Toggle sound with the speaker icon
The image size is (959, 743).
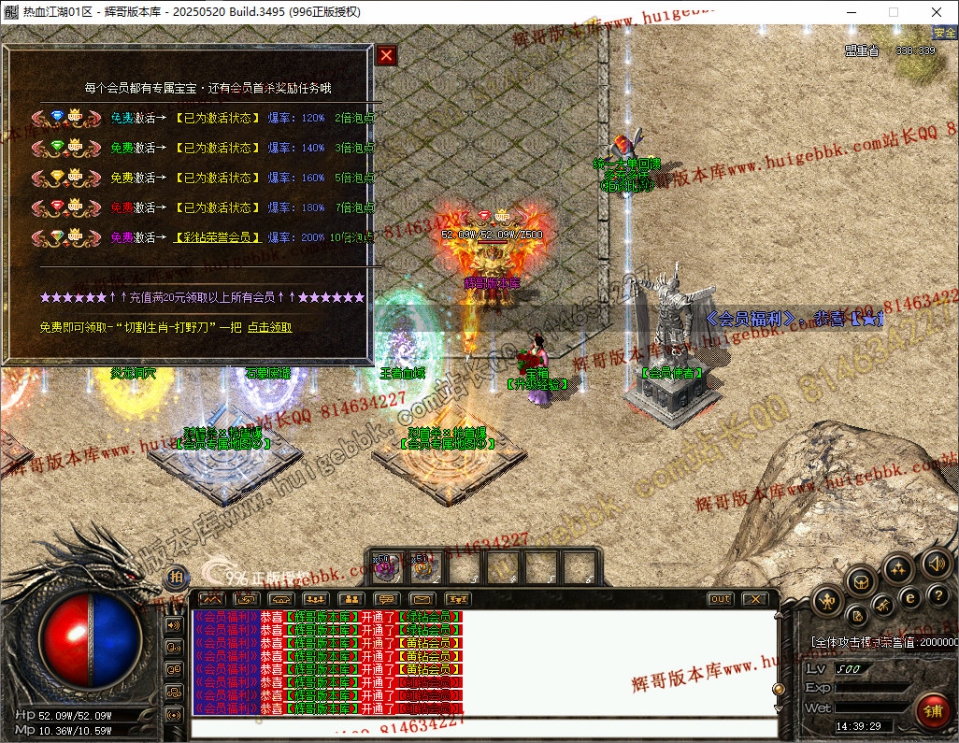(935, 562)
